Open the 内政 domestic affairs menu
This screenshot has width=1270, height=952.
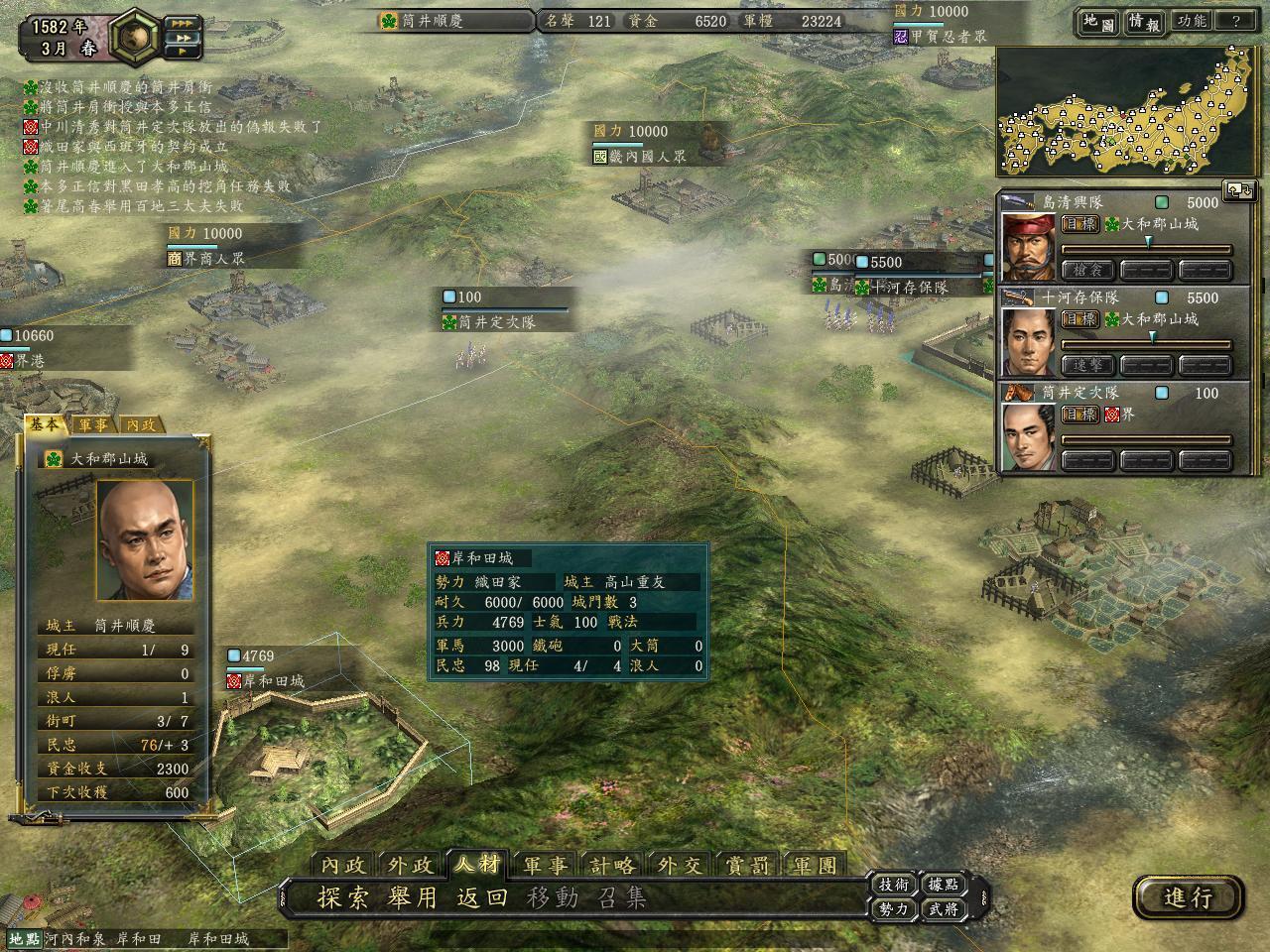click(343, 865)
